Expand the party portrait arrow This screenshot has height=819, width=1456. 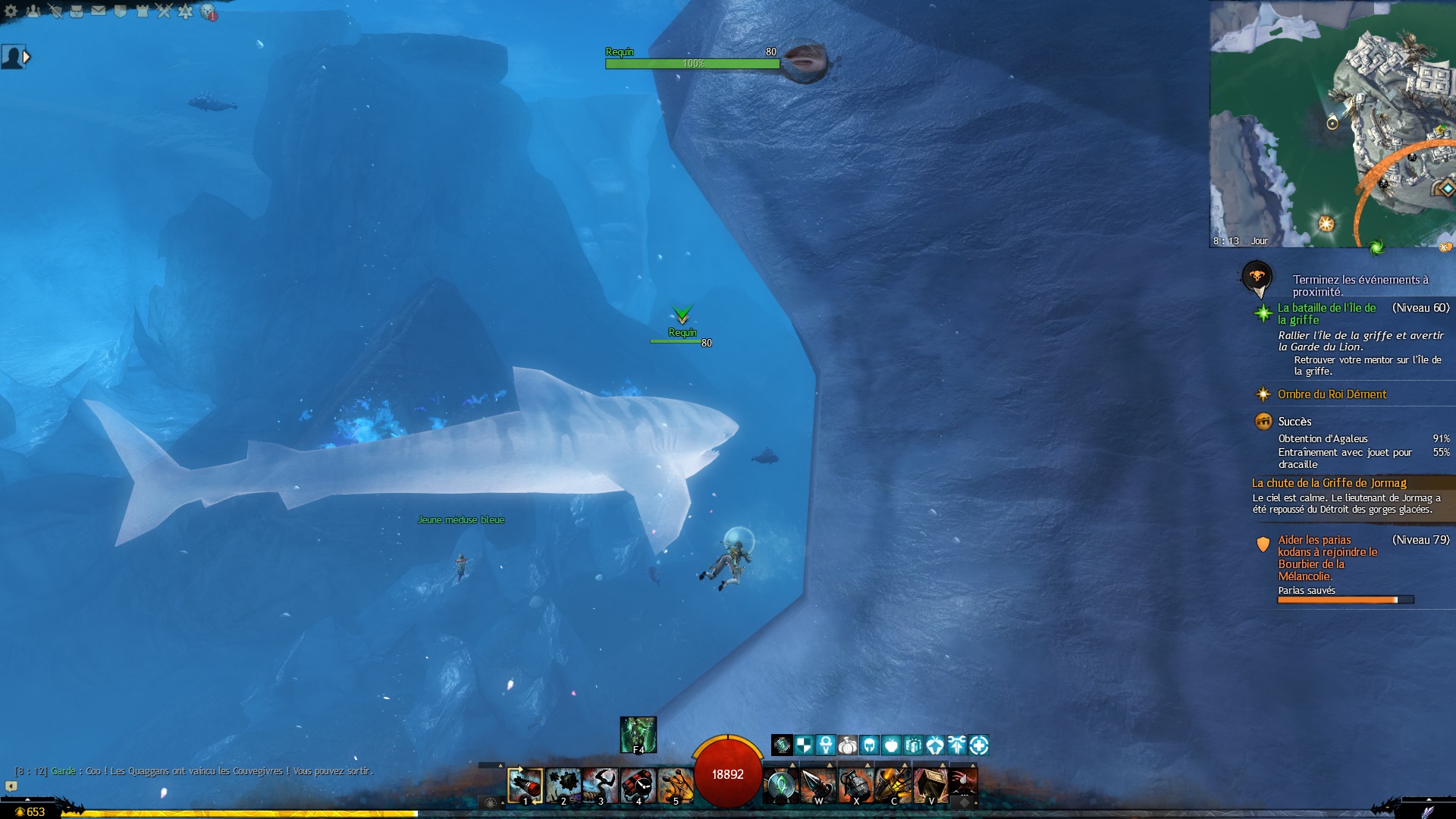(x=27, y=57)
